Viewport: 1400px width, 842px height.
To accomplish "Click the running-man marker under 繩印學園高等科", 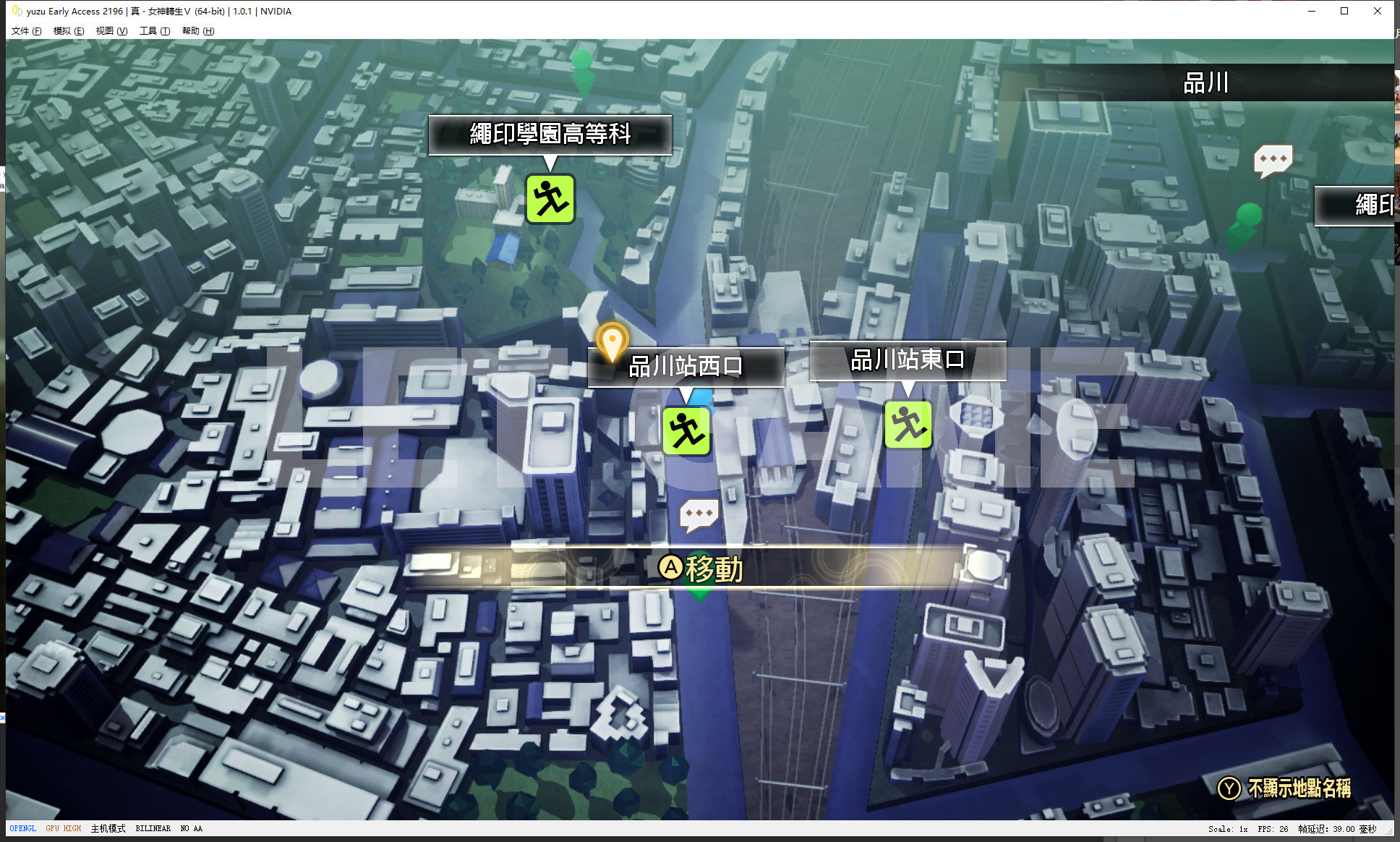I will click(550, 199).
